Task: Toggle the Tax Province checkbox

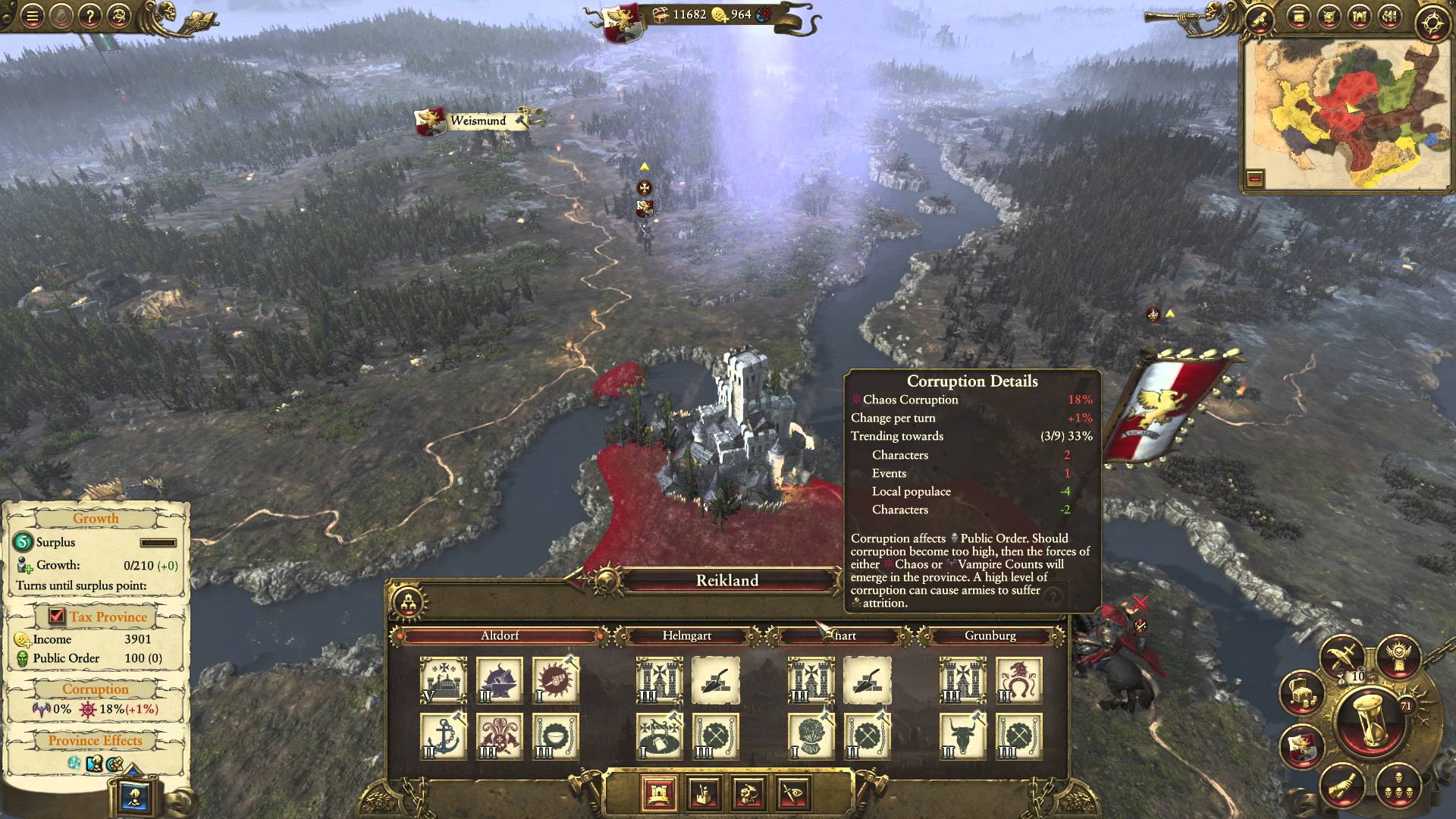Action: [x=57, y=617]
